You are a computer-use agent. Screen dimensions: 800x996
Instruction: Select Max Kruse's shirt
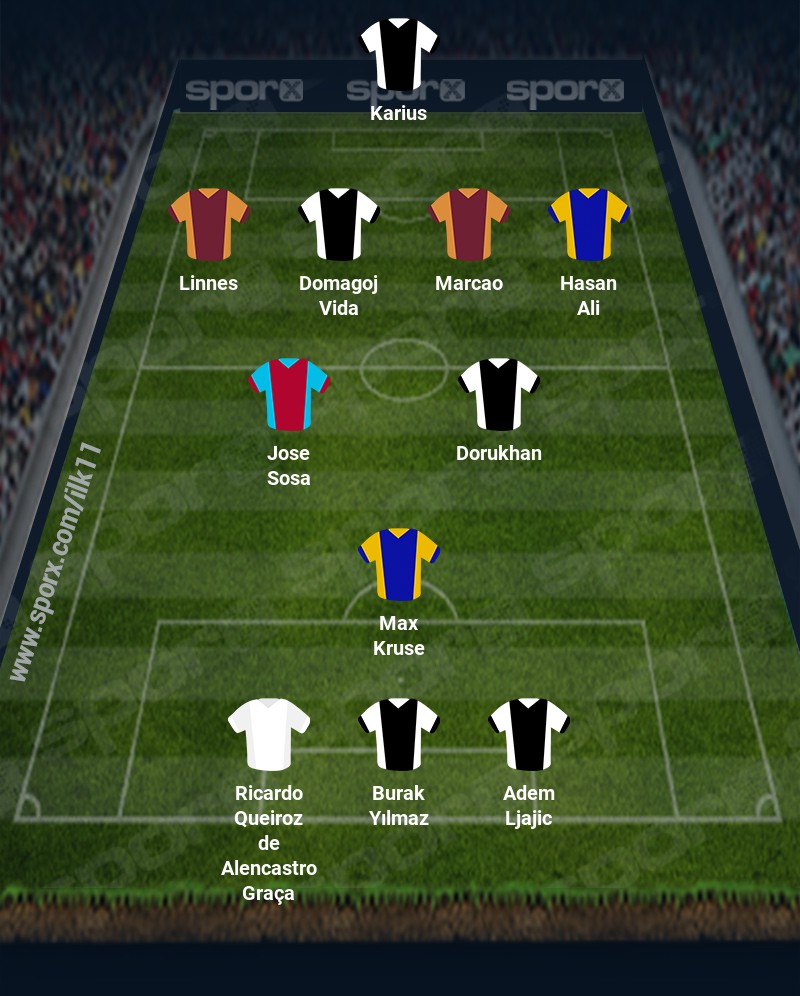(399, 564)
